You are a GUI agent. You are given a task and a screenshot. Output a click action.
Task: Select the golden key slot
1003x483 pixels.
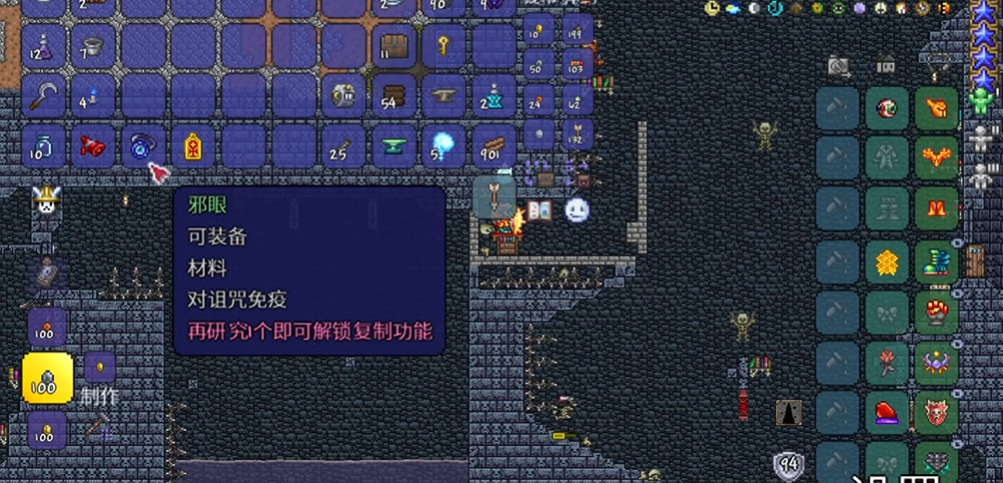444,46
